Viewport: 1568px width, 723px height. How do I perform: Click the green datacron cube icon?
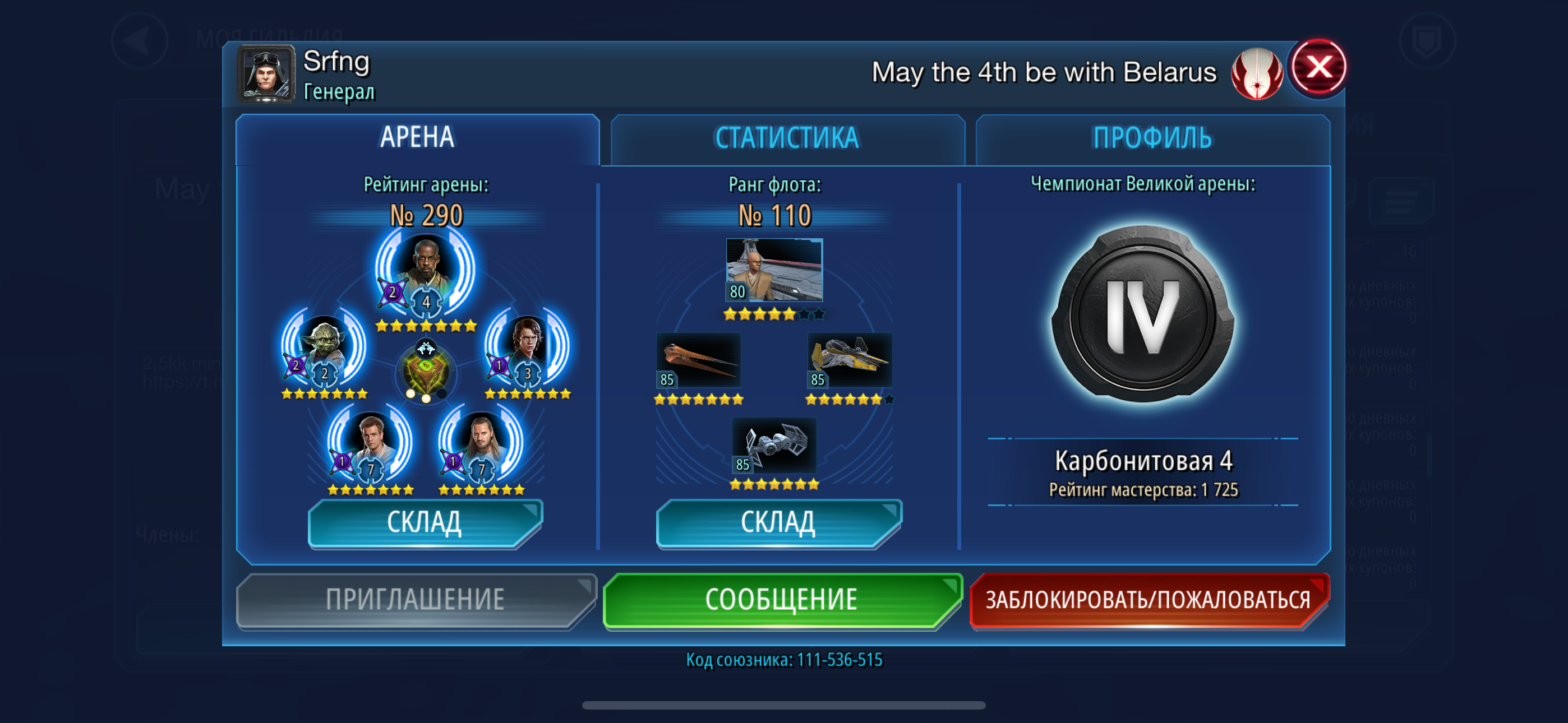pyautogui.click(x=426, y=370)
